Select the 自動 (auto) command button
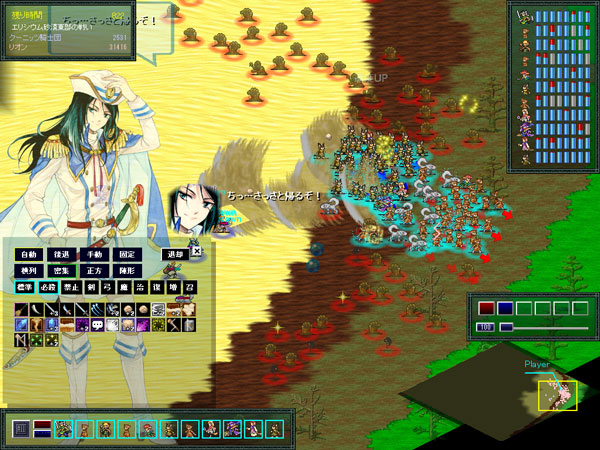Screen dimensions: 600x450 (27, 255)
